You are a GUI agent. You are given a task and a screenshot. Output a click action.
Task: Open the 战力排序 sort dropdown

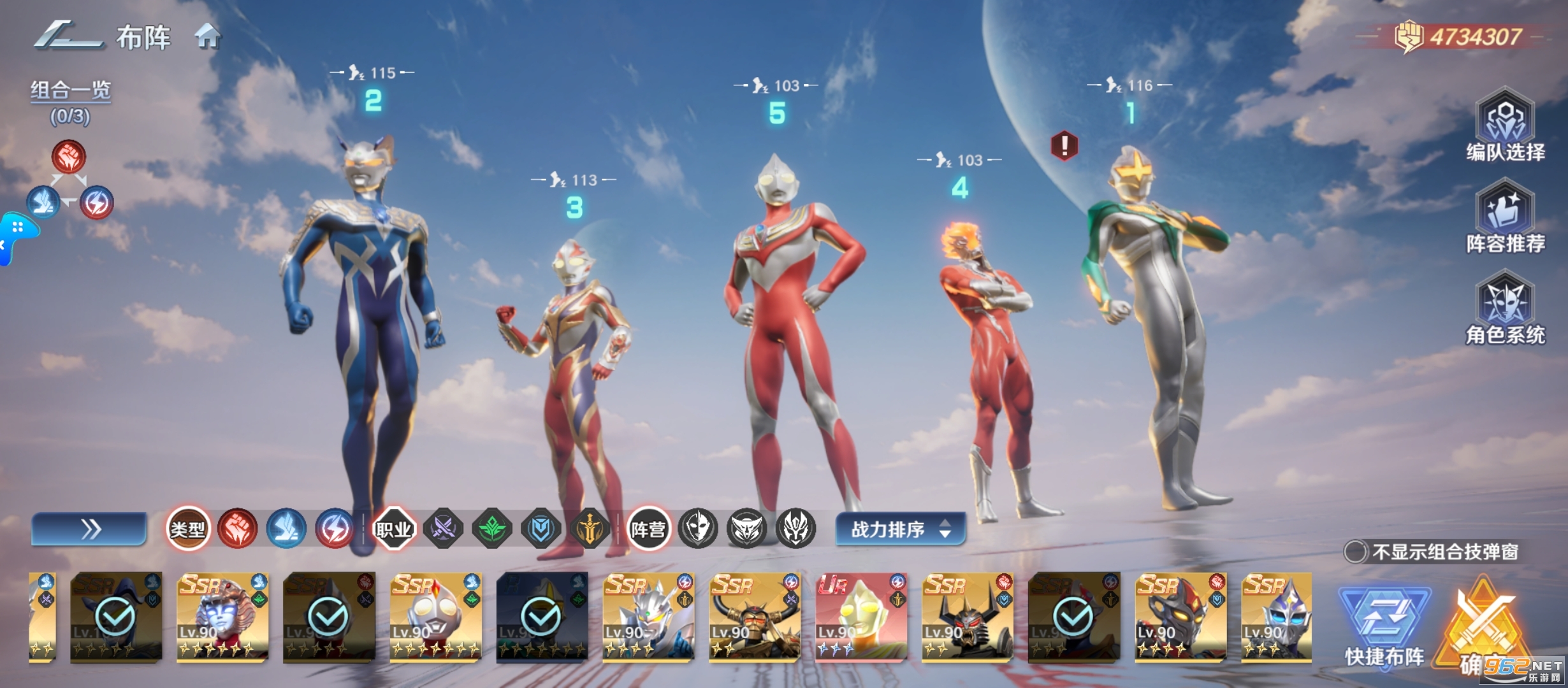(x=900, y=529)
